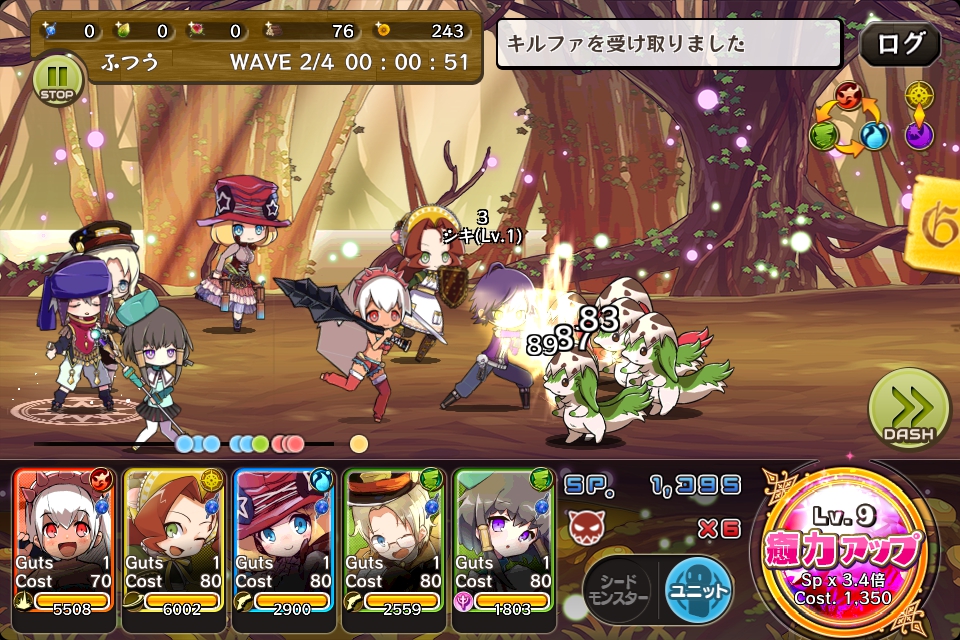This screenshot has height=640, width=960.
Task: Switch to the ユニット tab
Action: tap(698, 588)
